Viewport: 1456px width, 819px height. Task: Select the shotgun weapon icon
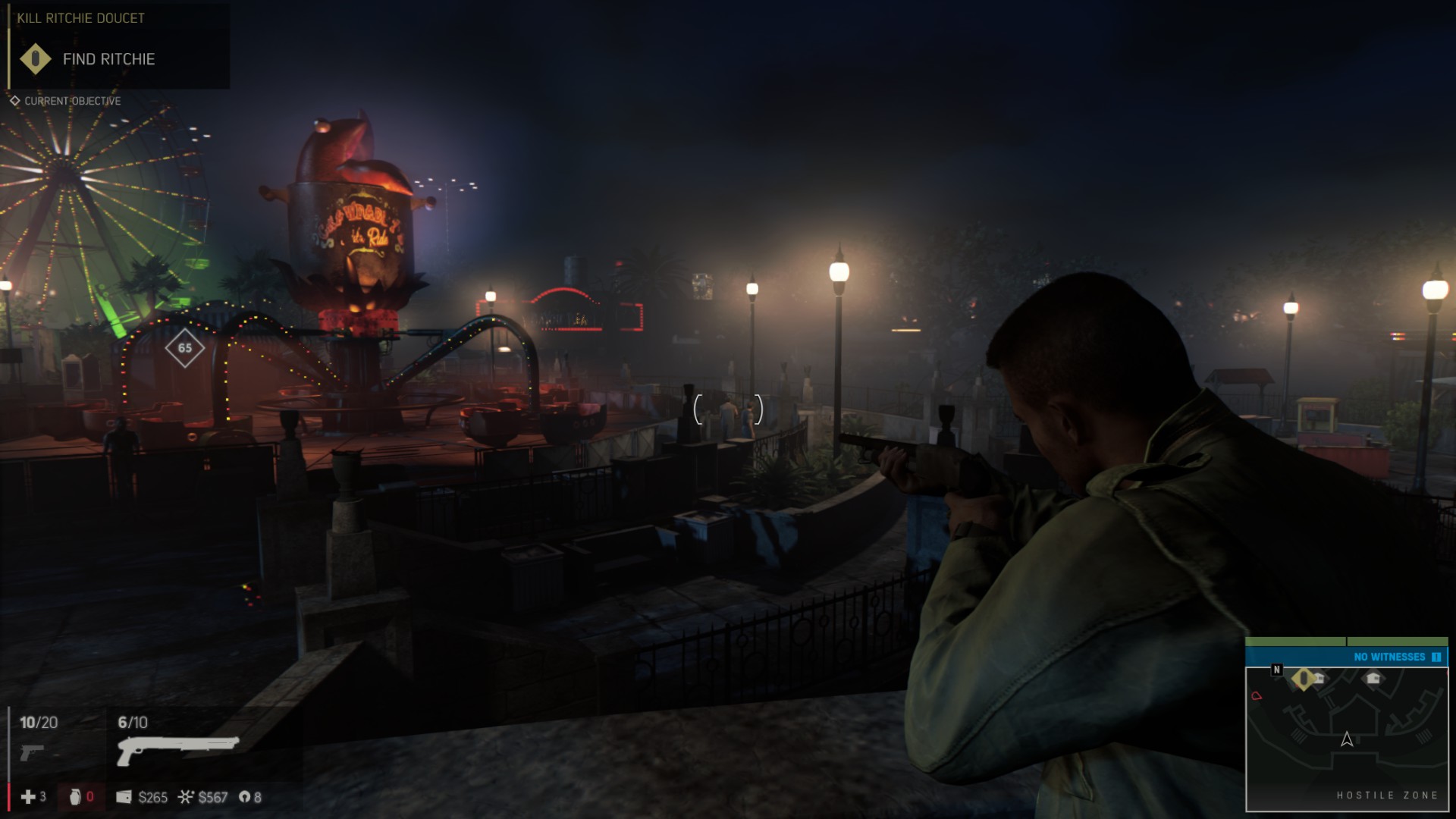click(x=178, y=748)
